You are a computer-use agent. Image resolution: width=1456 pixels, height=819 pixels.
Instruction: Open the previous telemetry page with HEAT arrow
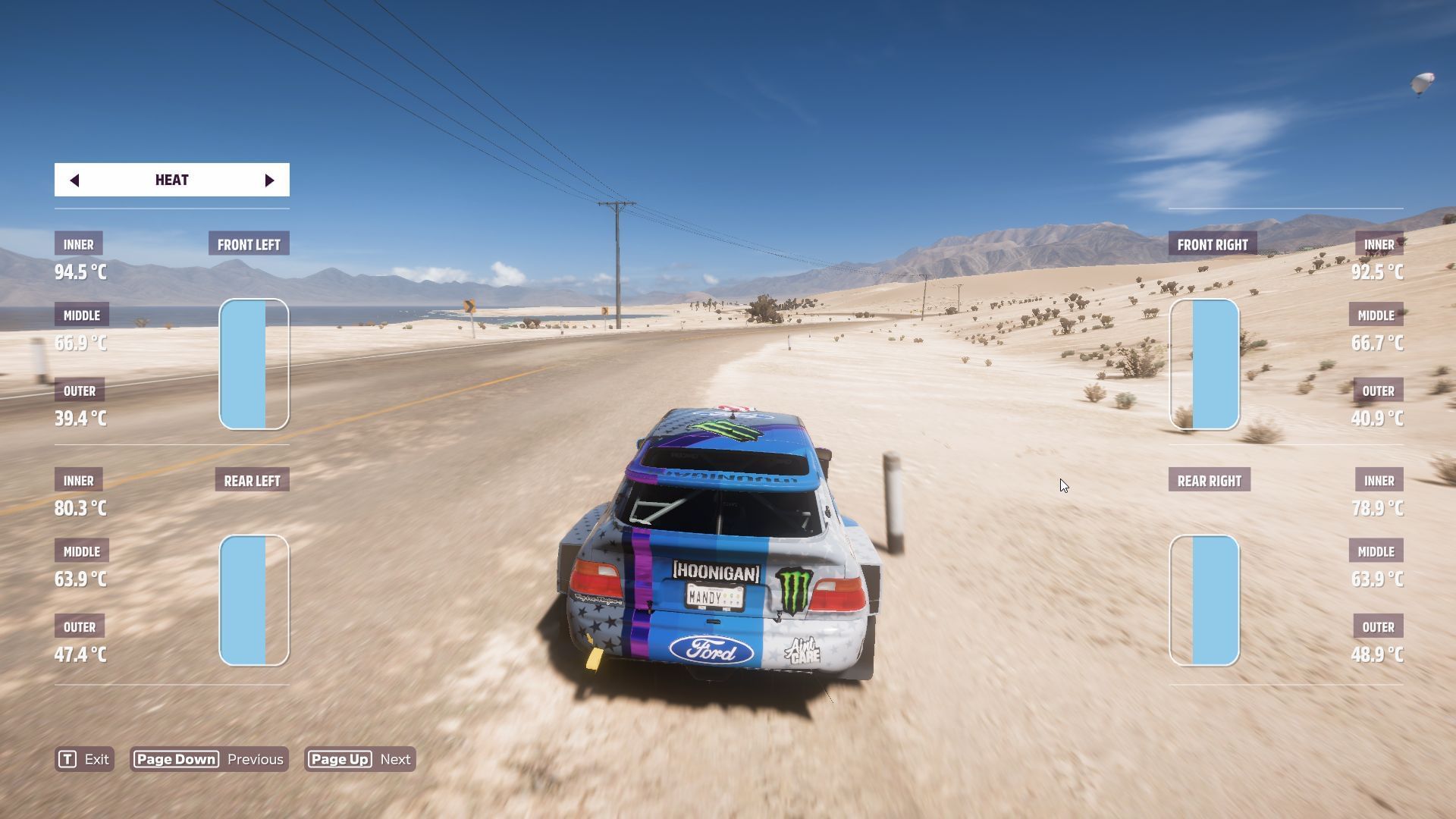pyautogui.click(x=74, y=180)
